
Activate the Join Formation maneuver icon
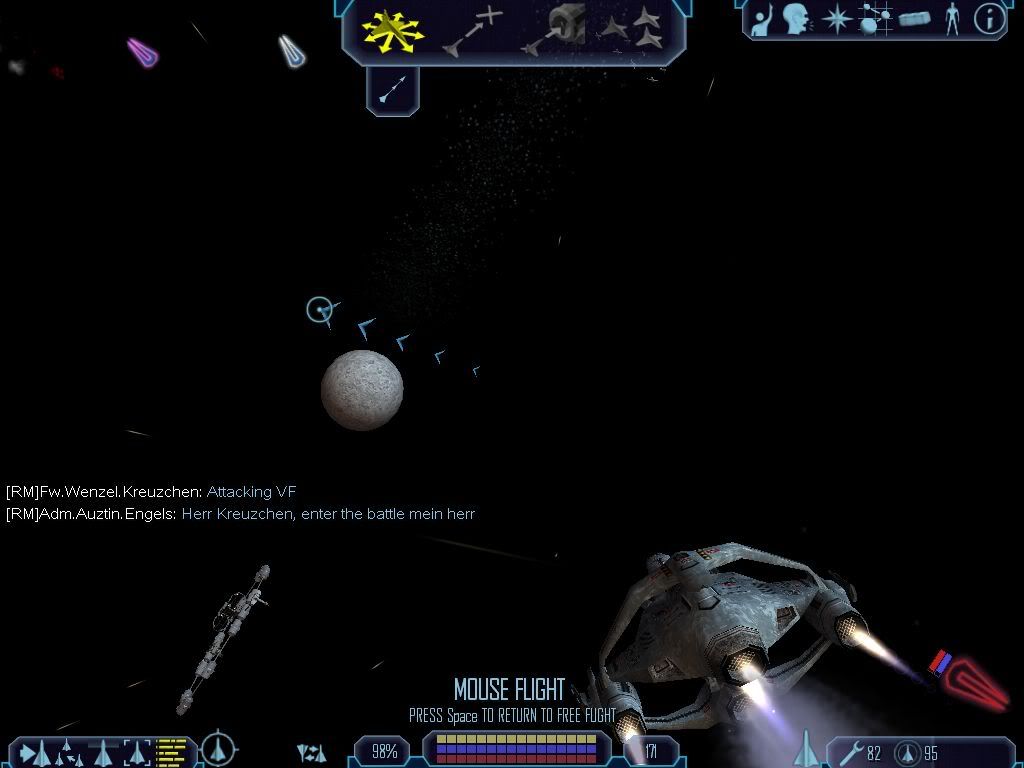click(x=634, y=30)
